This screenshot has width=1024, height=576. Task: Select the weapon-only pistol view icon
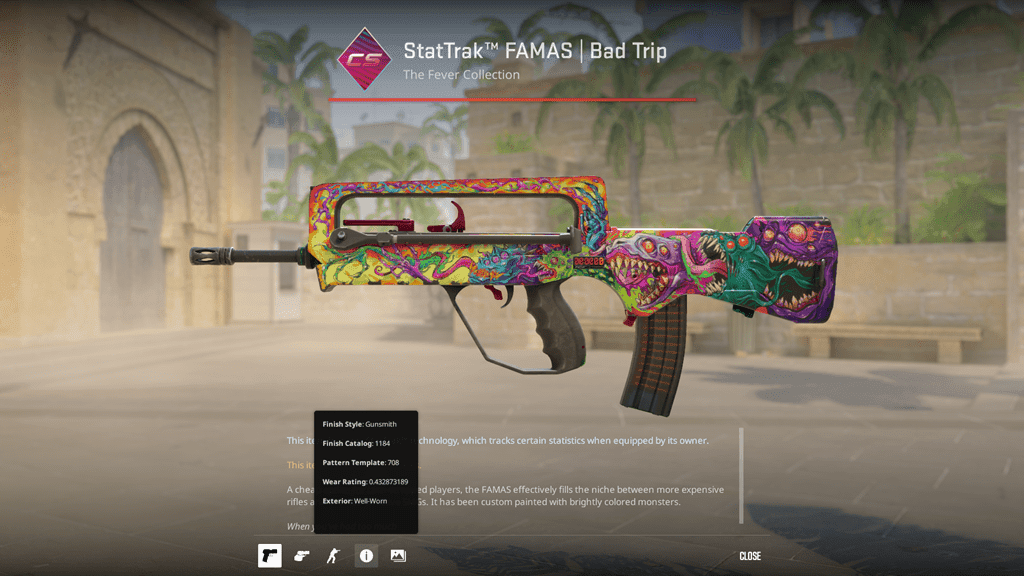click(x=269, y=555)
